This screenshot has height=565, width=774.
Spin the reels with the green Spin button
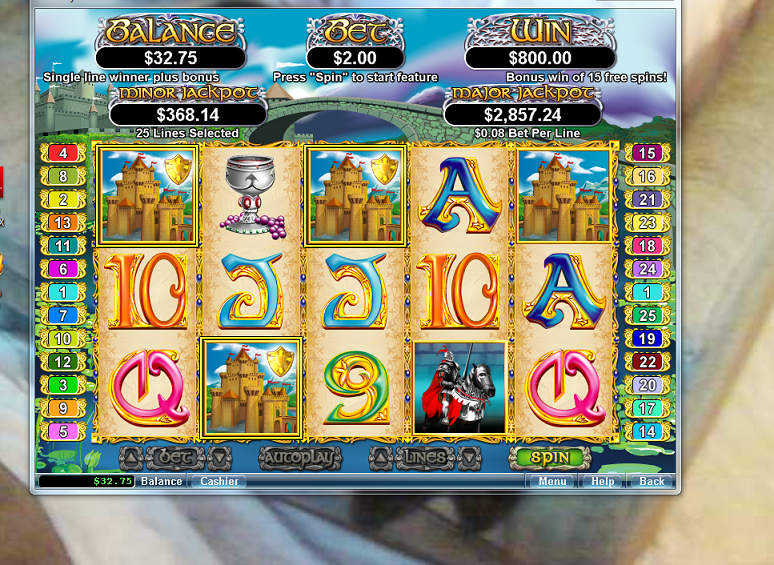pos(549,458)
